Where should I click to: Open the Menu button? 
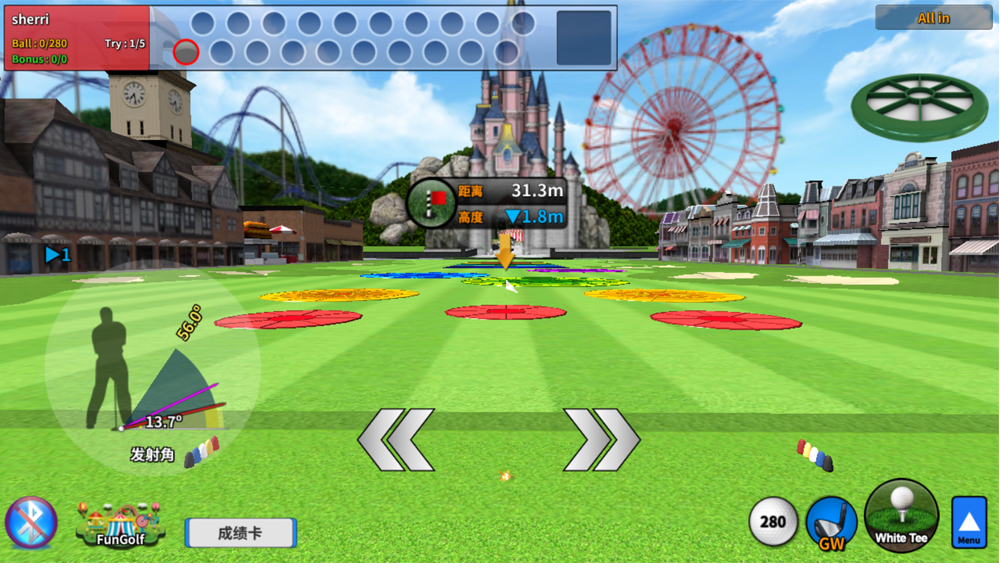click(968, 522)
